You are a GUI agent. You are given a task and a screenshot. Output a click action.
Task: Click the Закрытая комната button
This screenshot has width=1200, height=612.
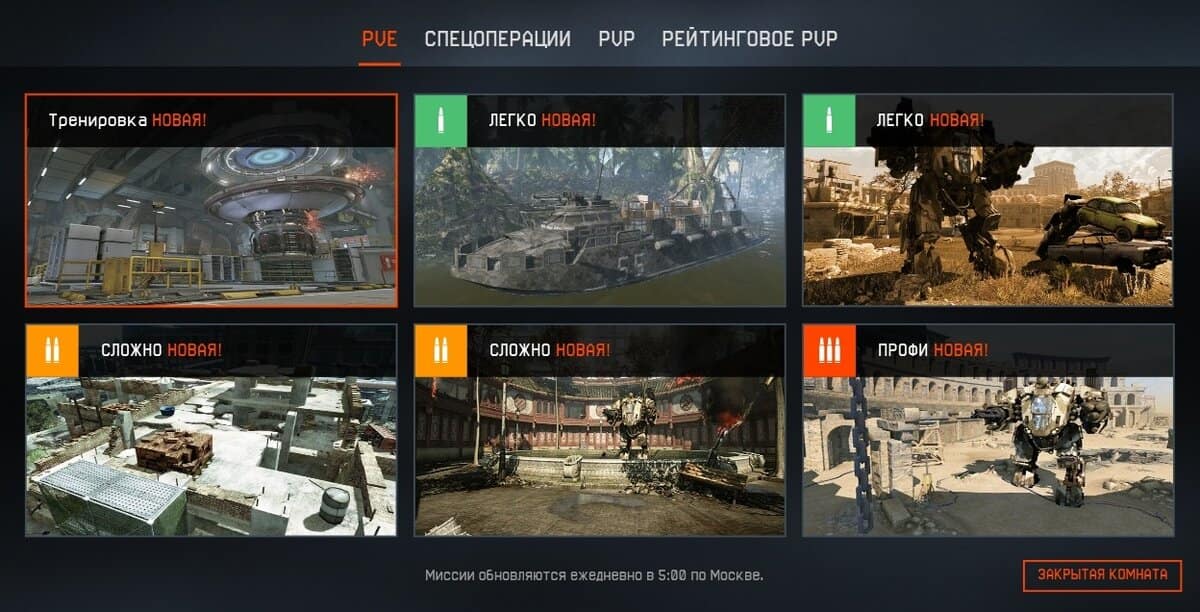(1102, 575)
